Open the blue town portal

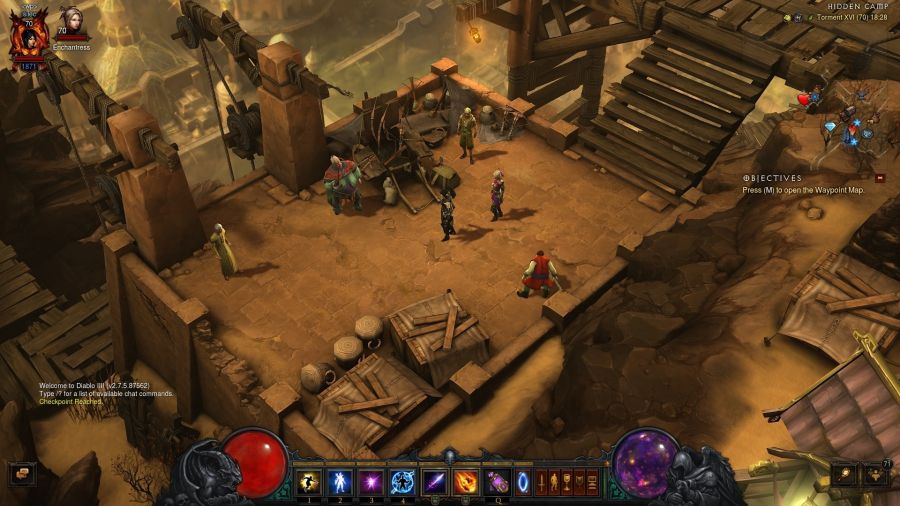click(x=522, y=482)
